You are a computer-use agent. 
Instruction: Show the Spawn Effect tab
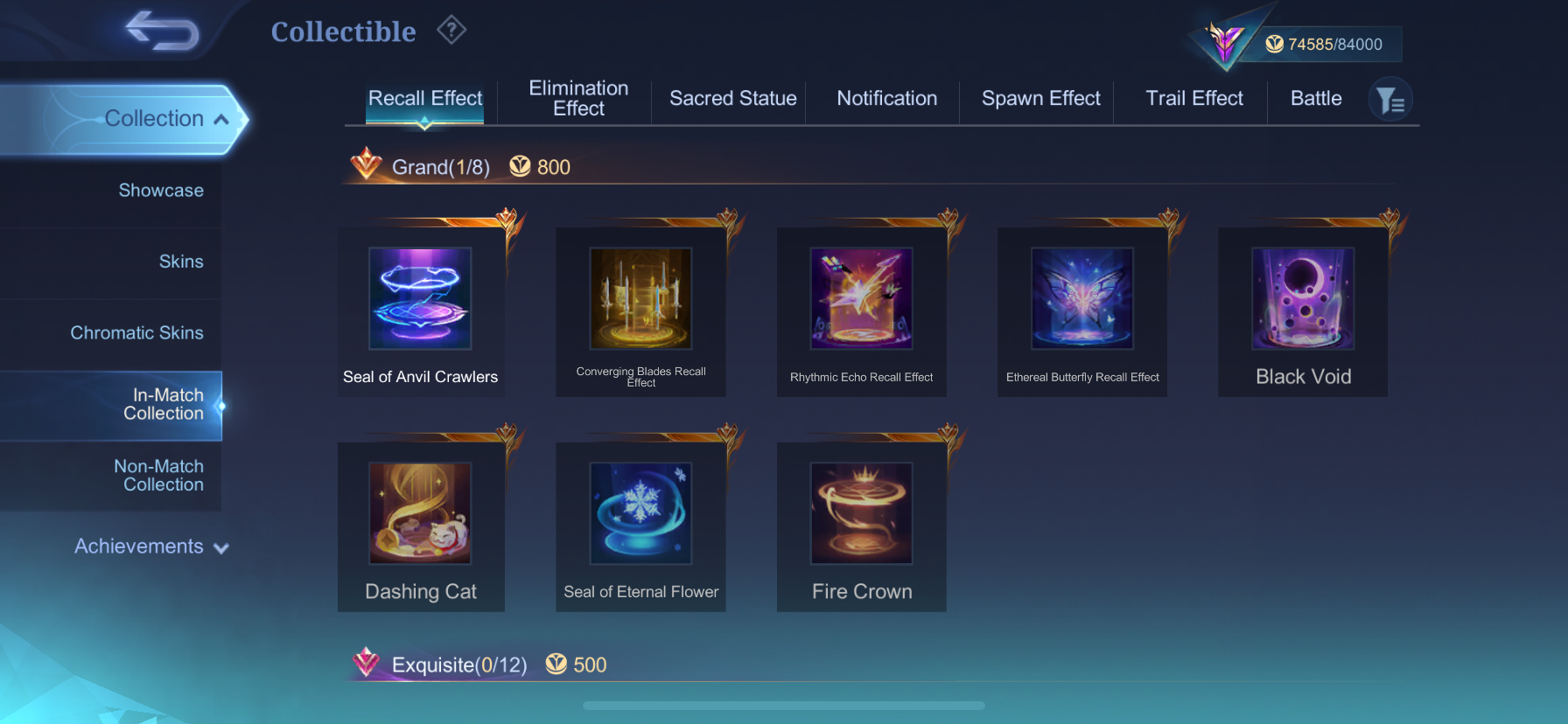[1040, 99]
